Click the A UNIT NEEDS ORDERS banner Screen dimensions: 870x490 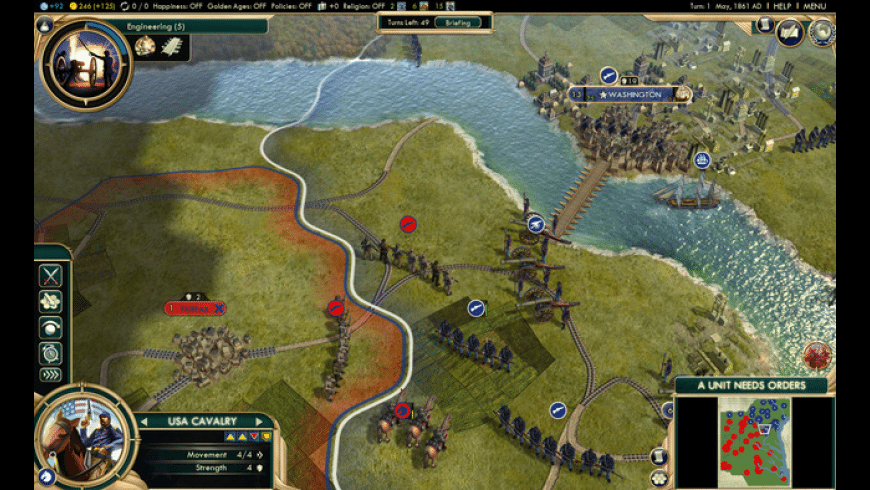pyautogui.click(x=749, y=386)
